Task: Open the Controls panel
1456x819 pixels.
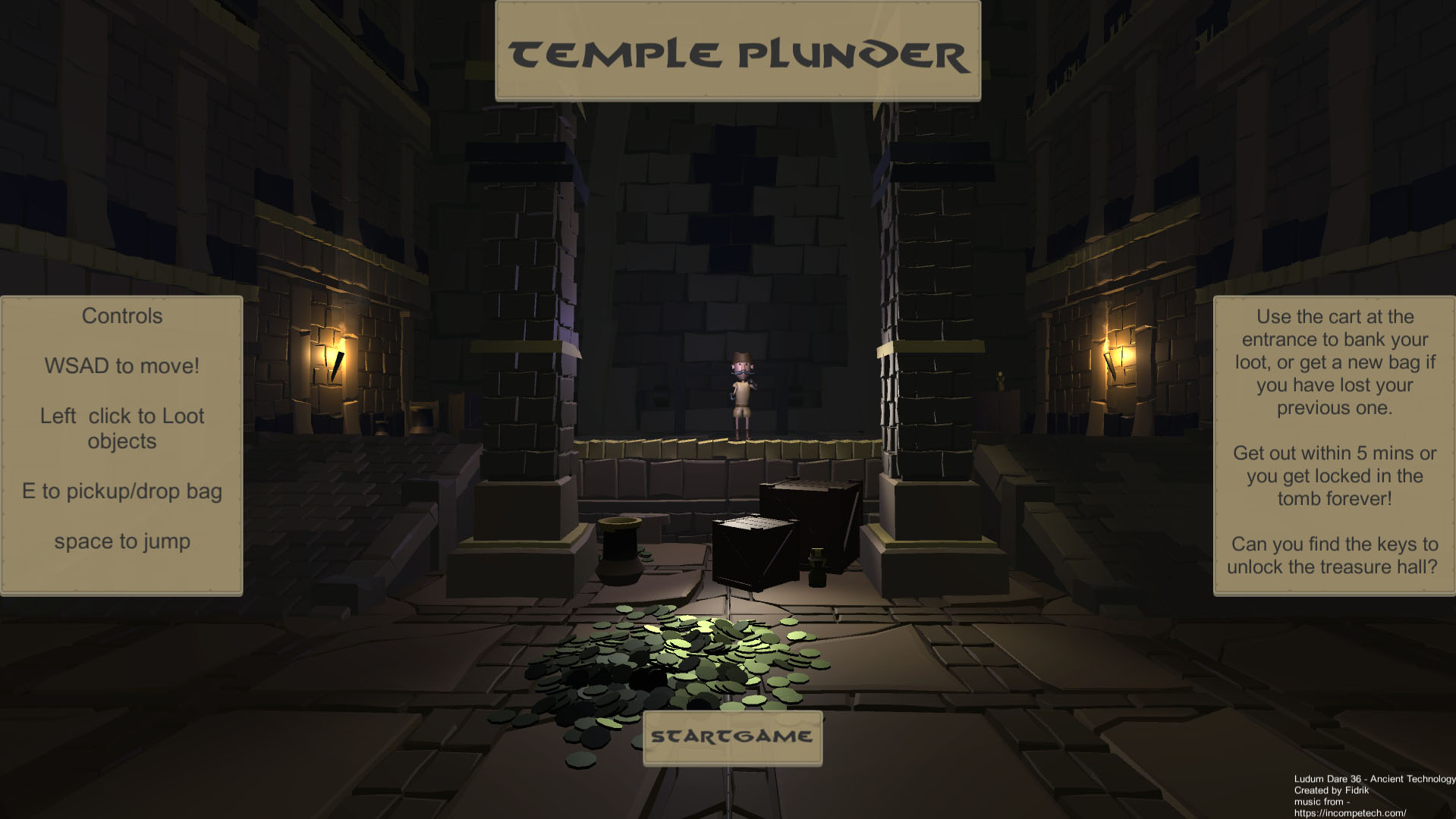Action: point(121,316)
